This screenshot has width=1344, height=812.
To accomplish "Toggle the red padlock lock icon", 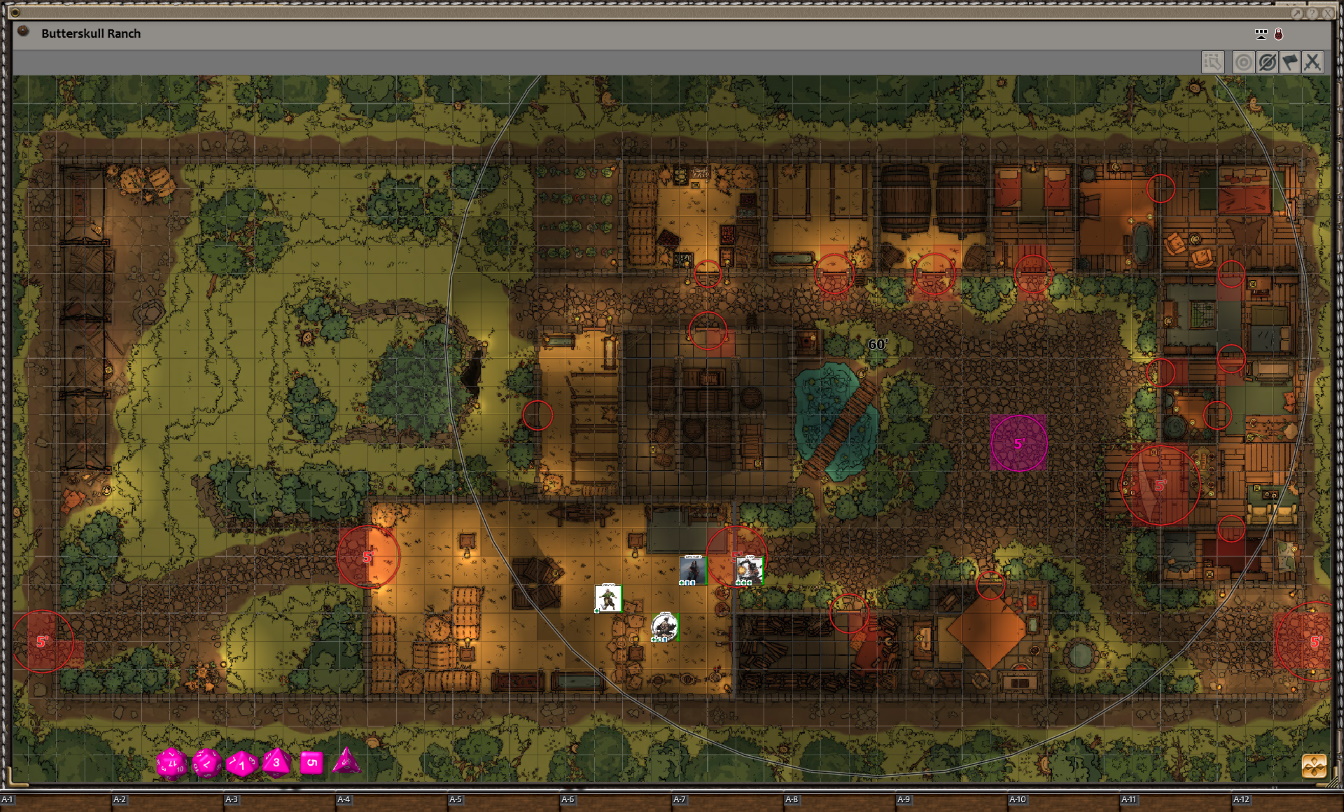I will 1278,35.
